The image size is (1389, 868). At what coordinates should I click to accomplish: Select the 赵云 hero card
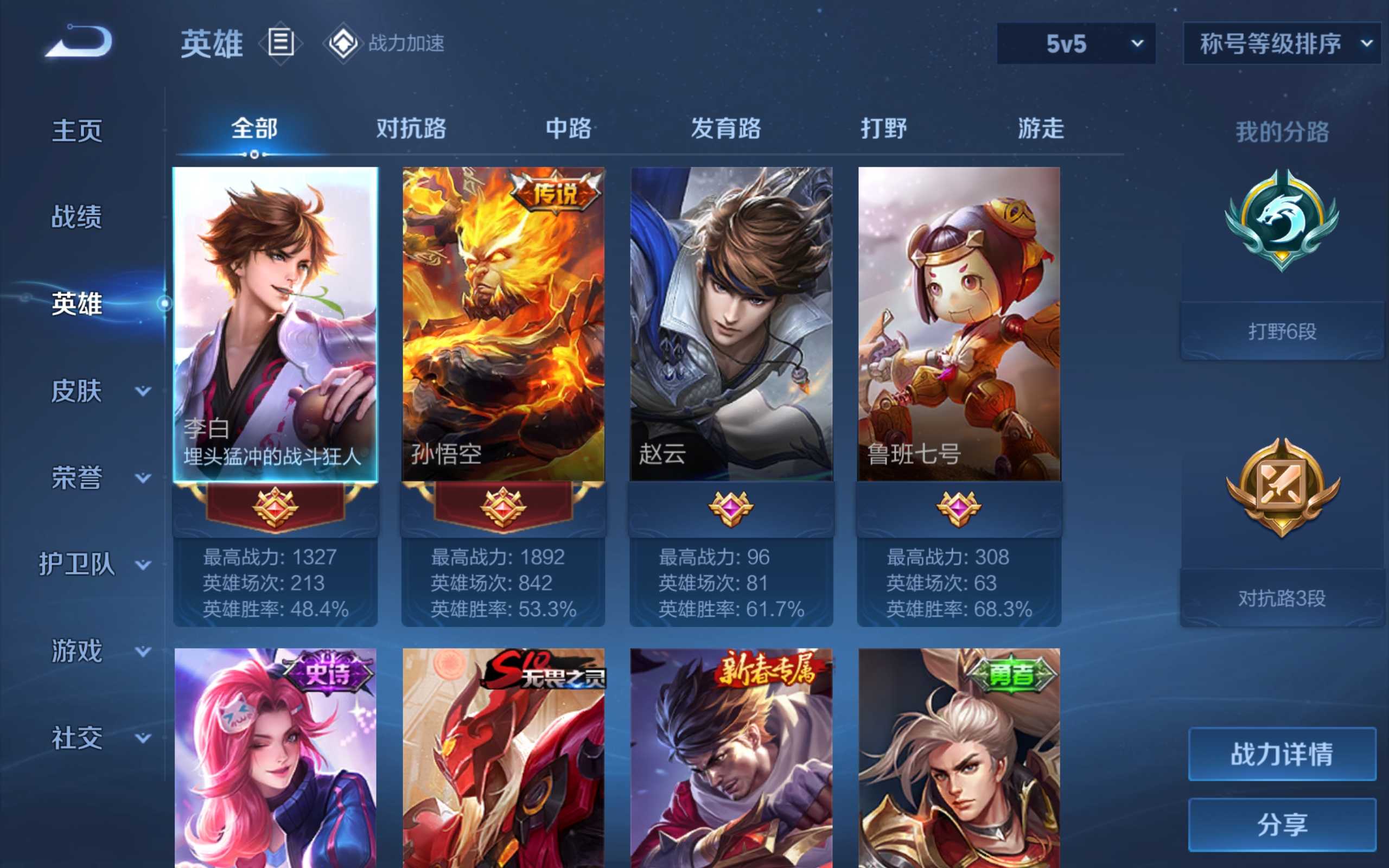(731, 324)
